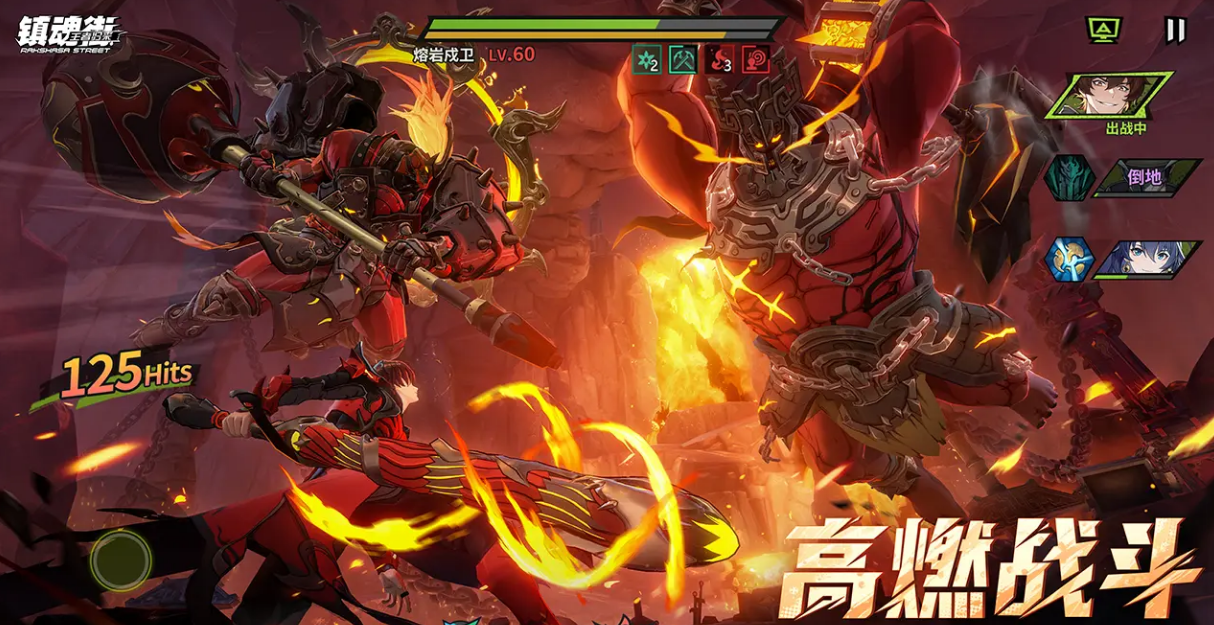Inspect the teal star boss status icon
1214x625 pixels.
tap(647, 60)
